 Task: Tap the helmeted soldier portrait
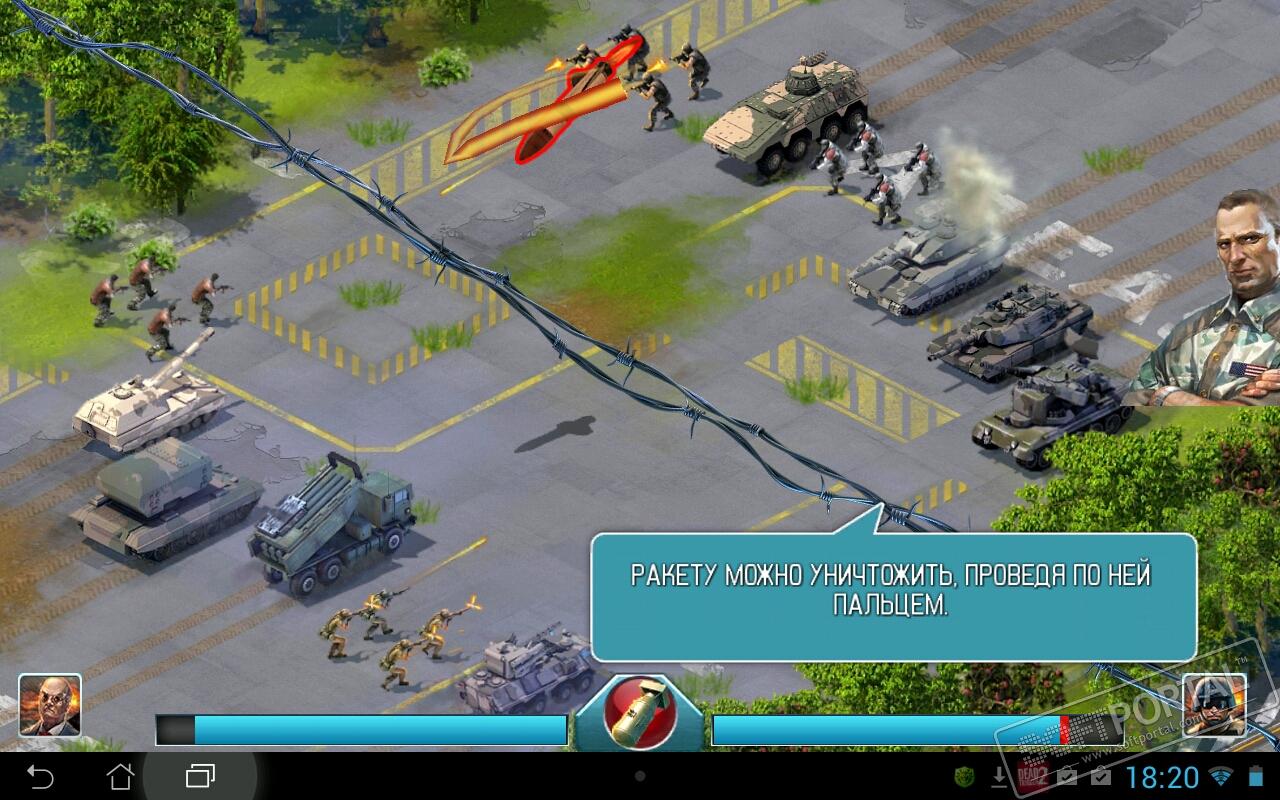pyautogui.click(x=1214, y=705)
